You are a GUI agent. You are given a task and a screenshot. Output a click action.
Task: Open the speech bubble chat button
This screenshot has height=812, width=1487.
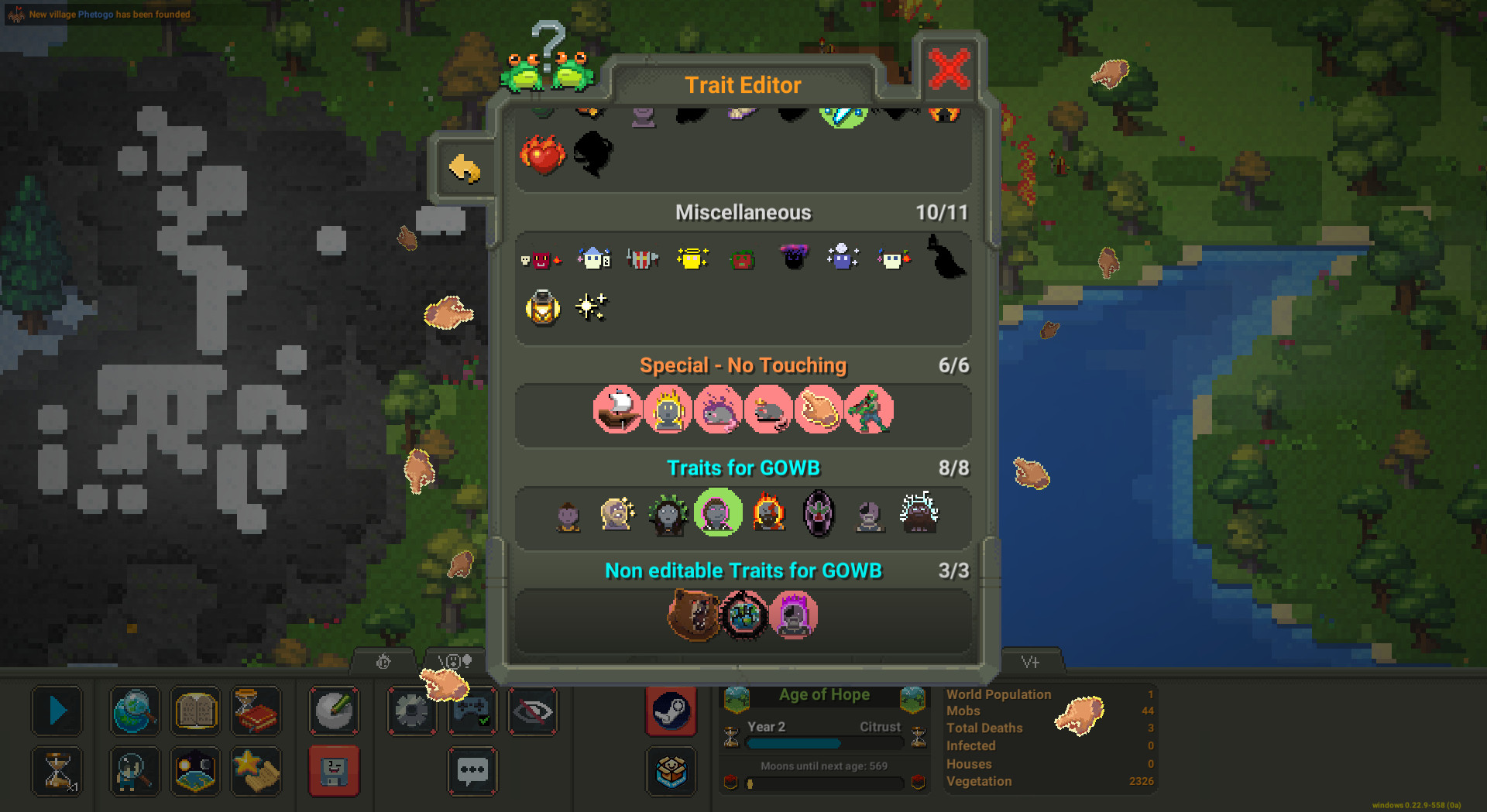point(472,771)
